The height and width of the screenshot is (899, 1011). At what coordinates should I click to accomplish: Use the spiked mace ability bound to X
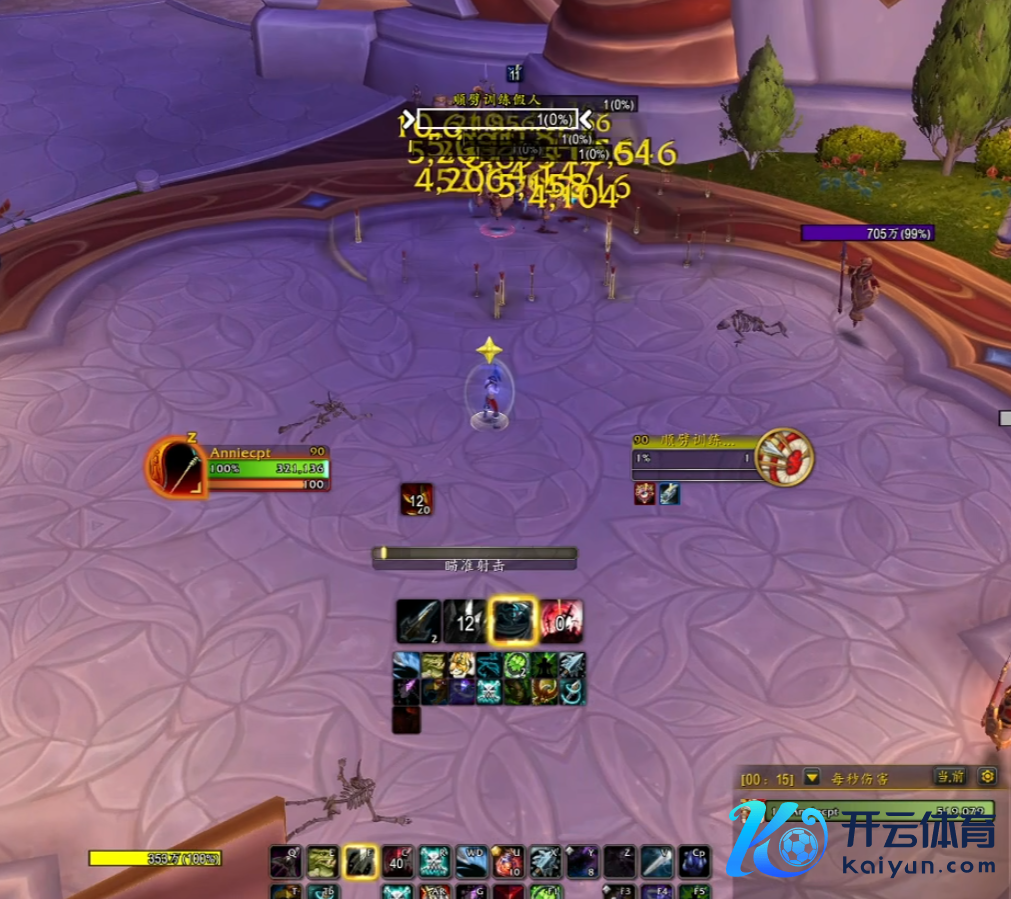544,861
